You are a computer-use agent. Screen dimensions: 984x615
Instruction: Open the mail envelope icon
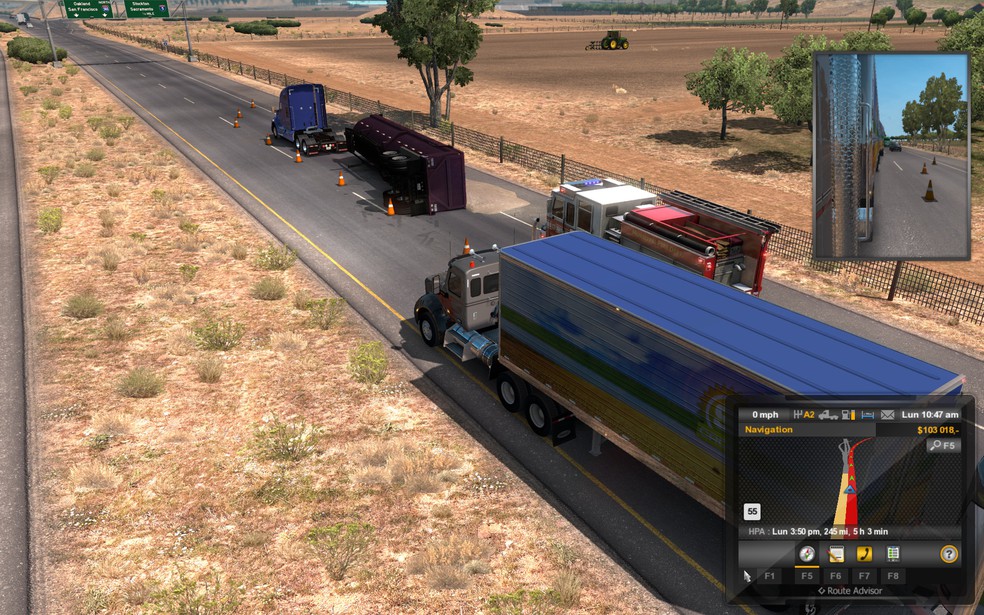(x=887, y=414)
